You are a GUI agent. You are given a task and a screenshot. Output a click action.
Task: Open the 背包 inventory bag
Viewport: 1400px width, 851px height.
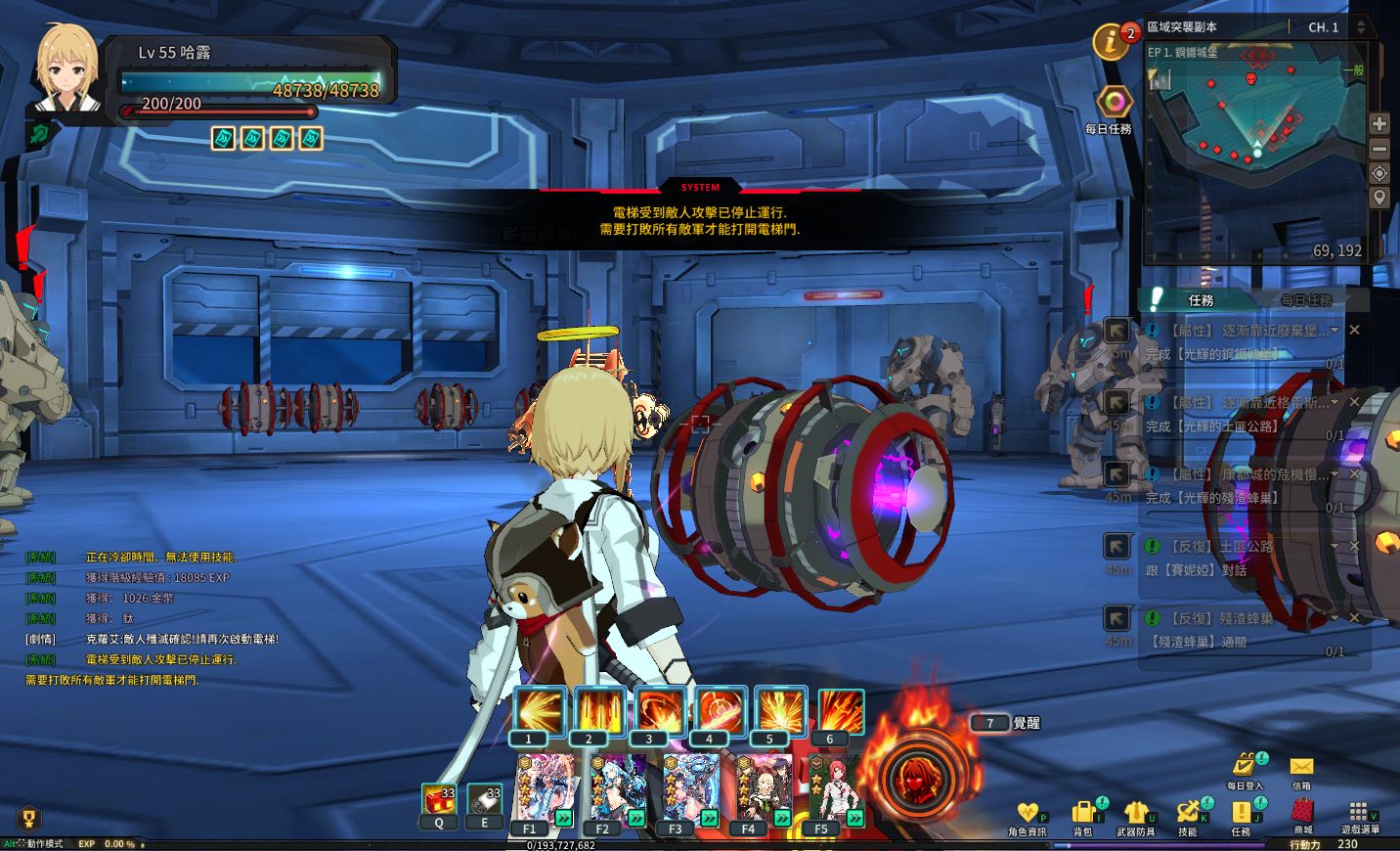tap(1082, 813)
